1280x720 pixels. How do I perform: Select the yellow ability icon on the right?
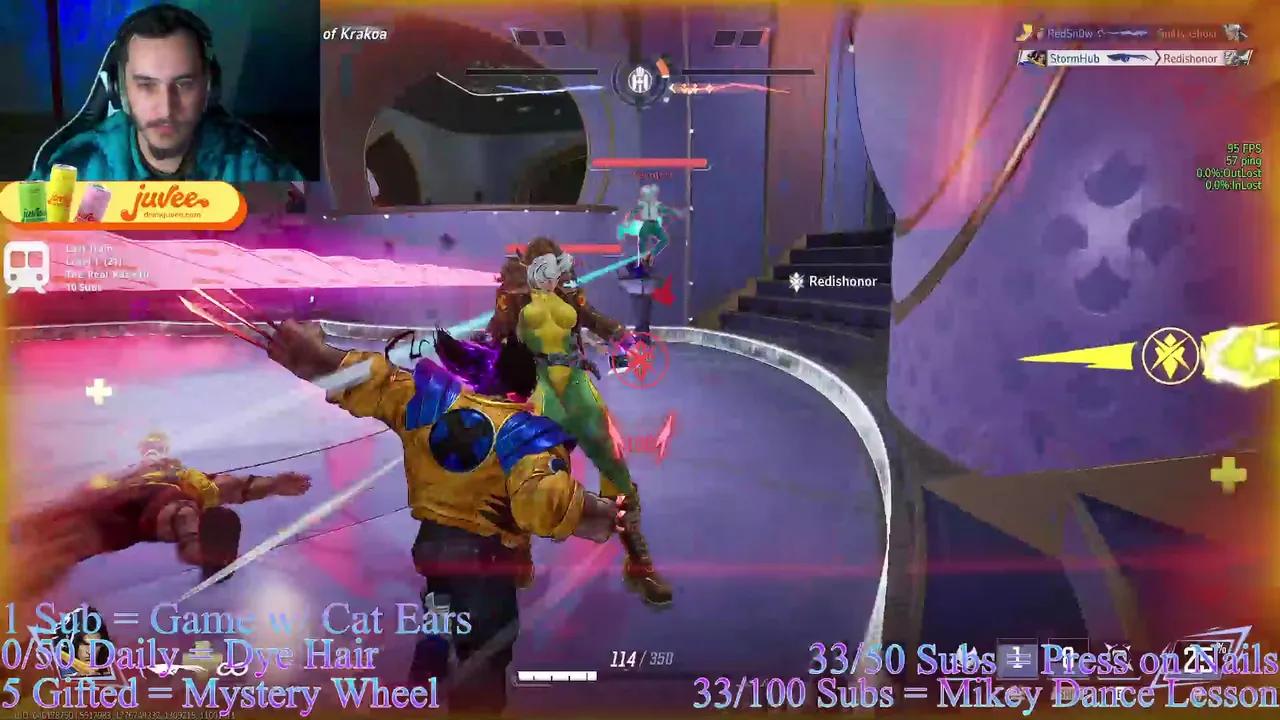[x=1172, y=357]
